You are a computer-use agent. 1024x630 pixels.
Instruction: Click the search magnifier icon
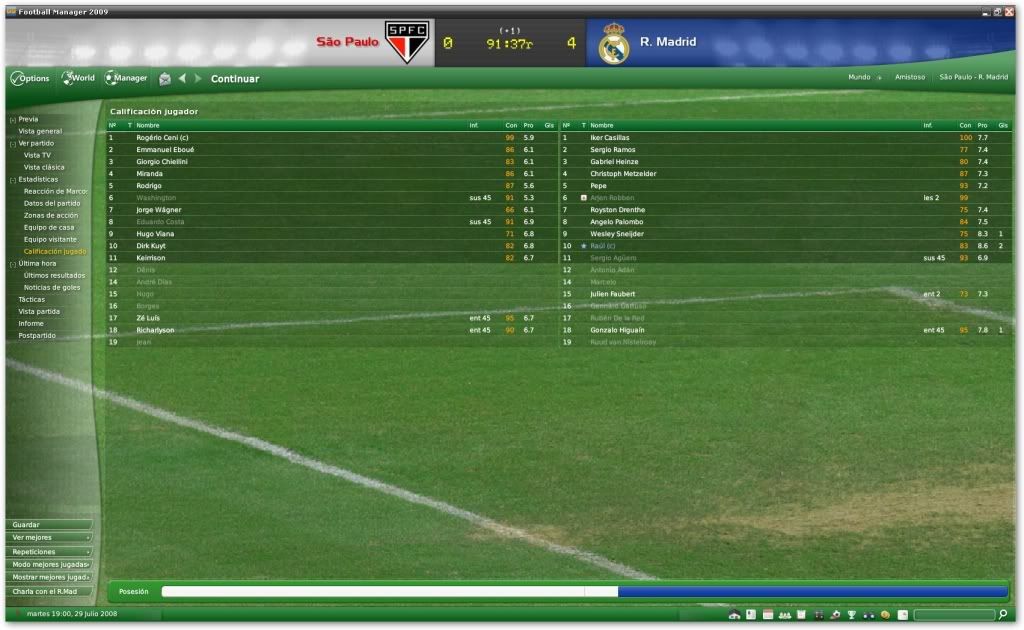1002,614
